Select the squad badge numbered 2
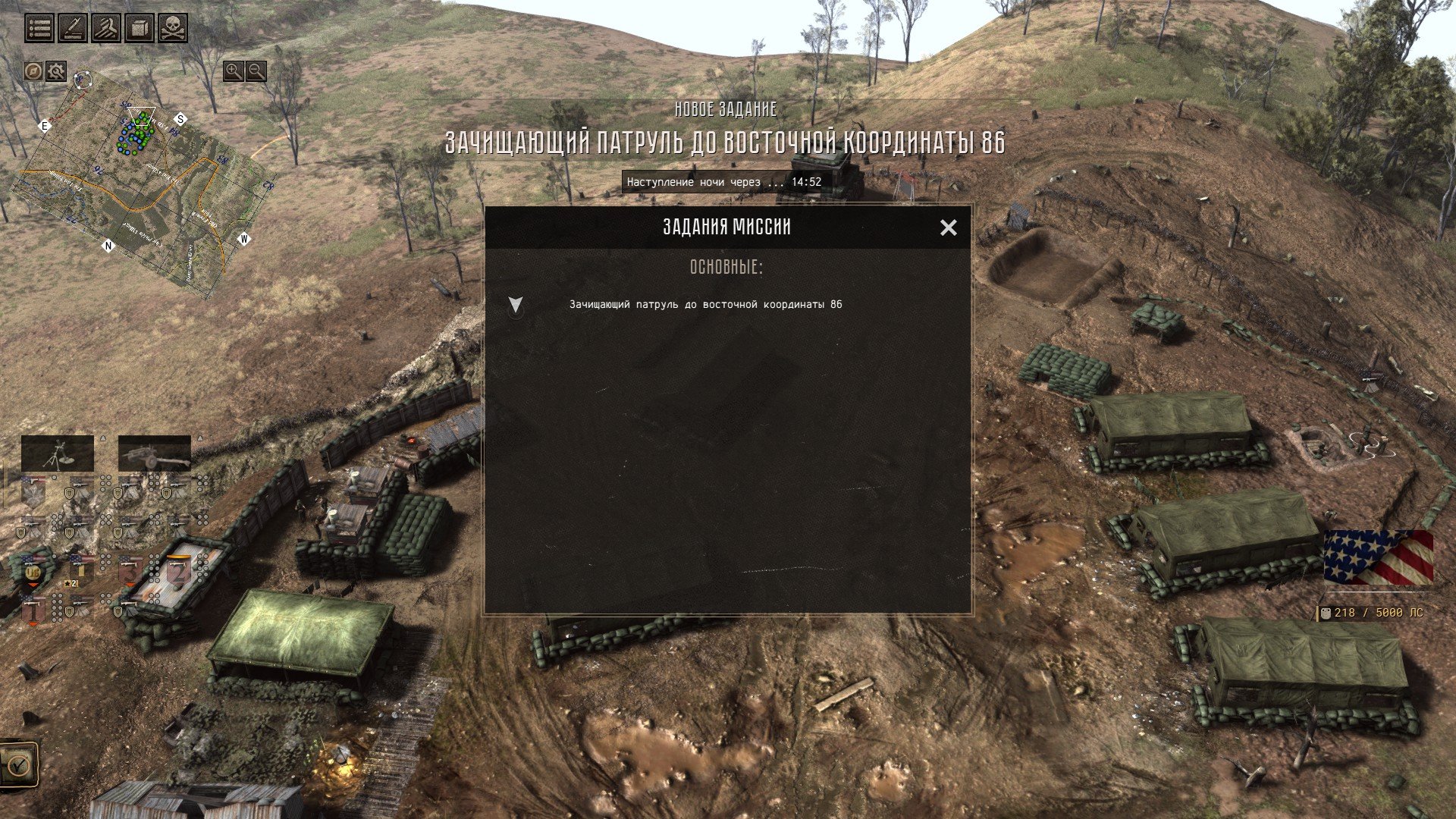1456x819 pixels. 178,571
